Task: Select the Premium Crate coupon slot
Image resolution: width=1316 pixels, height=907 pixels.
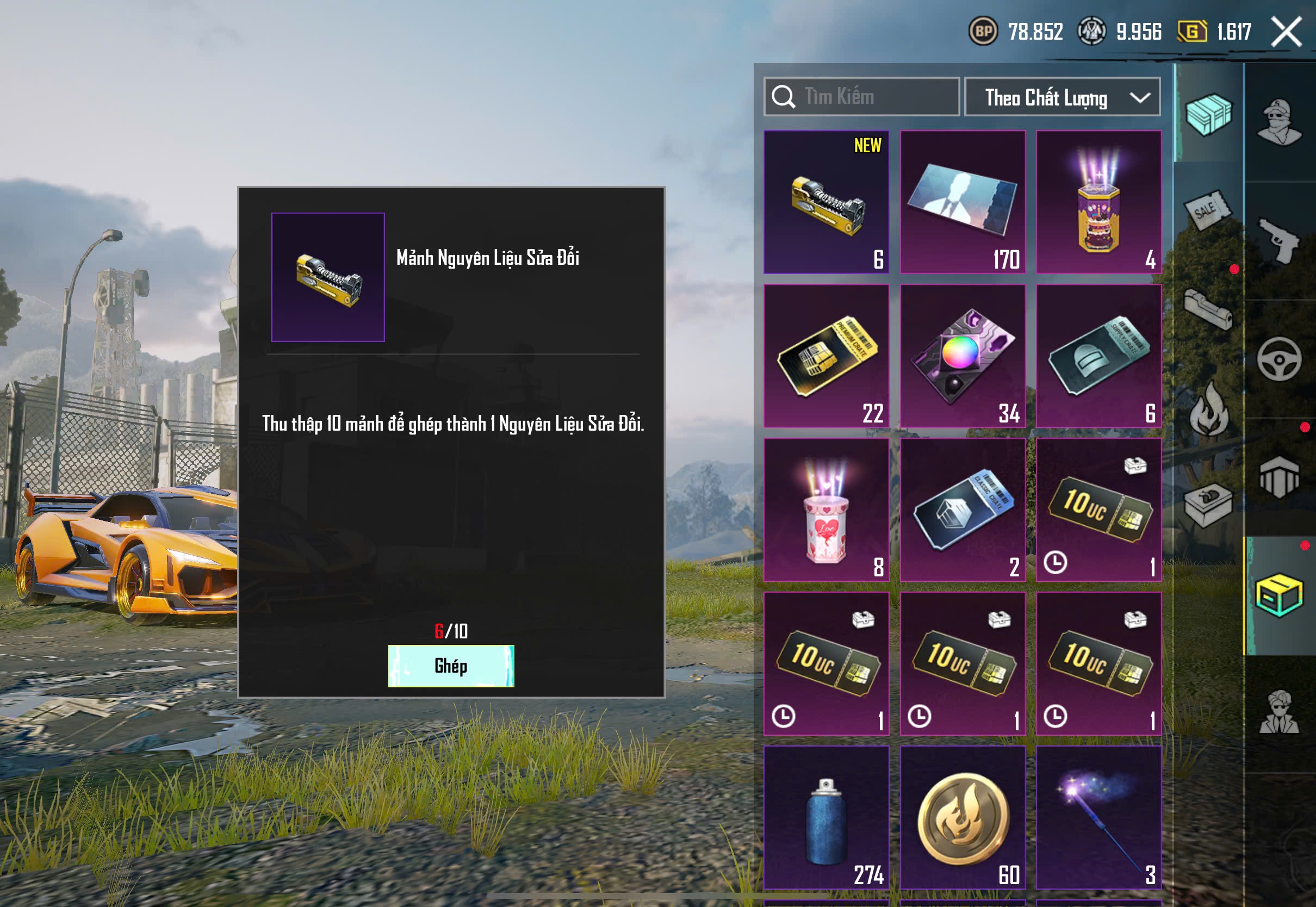Action: (825, 356)
